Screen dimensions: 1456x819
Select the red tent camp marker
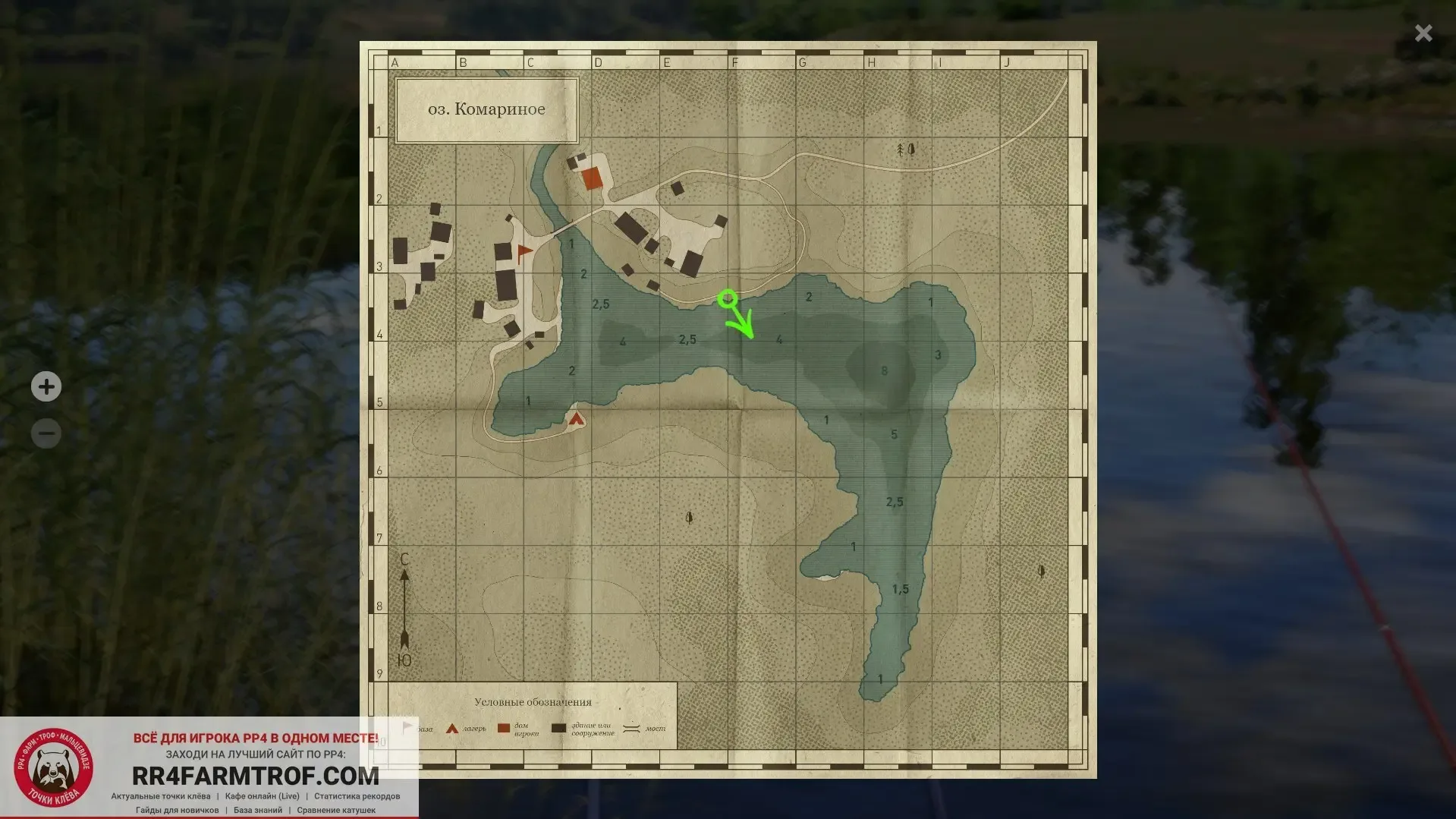pos(577,418)
